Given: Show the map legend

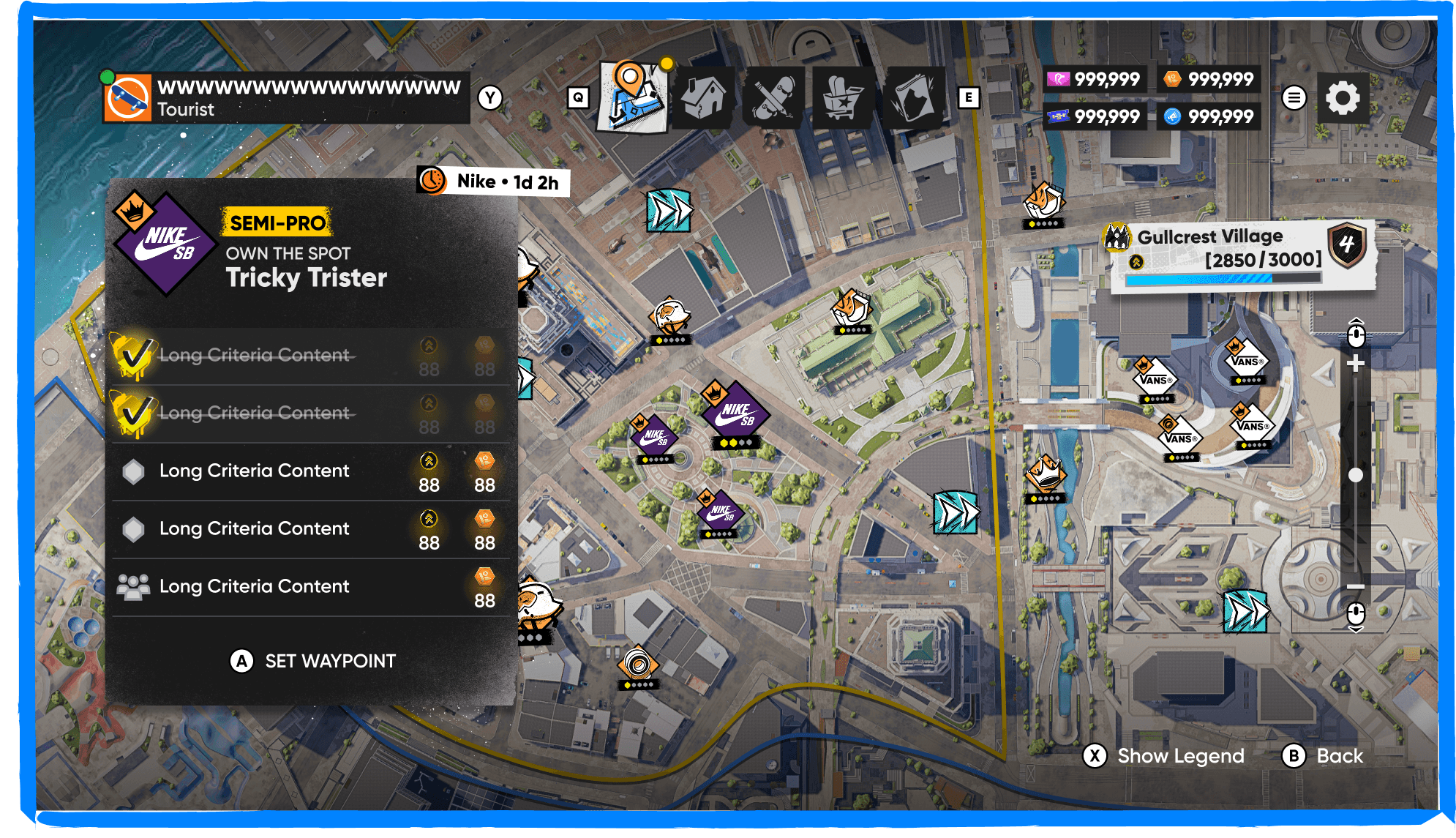Looking at the screenshot, I should (1165, 756).
